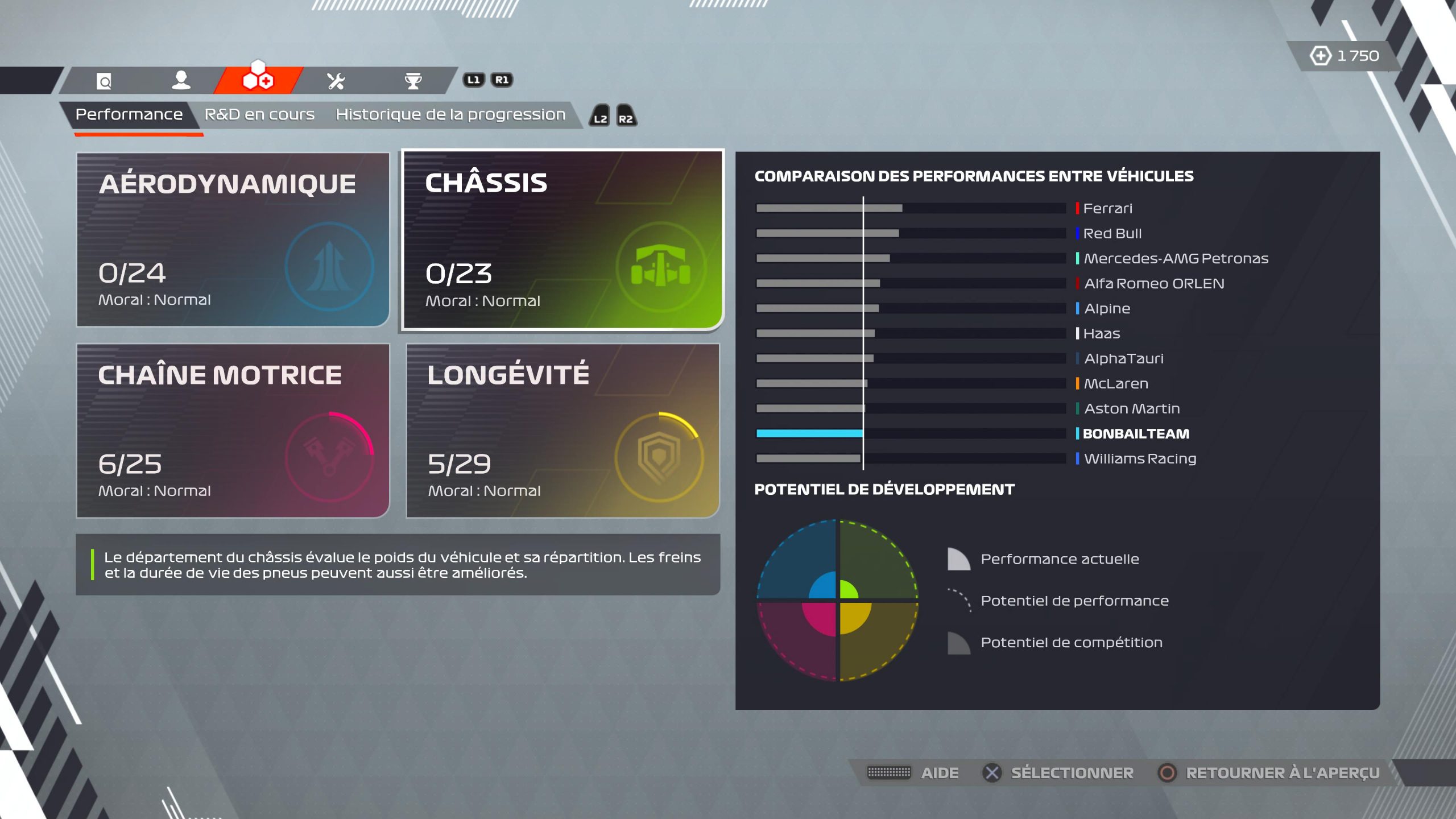Click the Aide help option
Viewport: 1456px width, 819px height.
[x=939, y=773]
